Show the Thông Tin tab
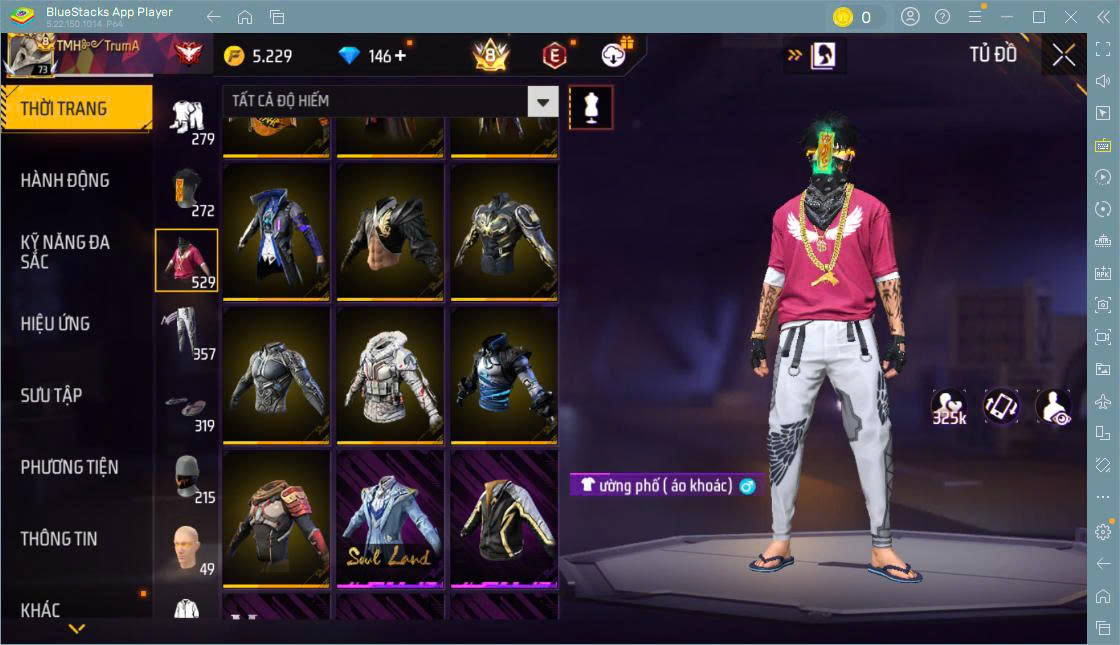Image resolution: width=1120 pixels, height=645 pixels. click(60, 539)
